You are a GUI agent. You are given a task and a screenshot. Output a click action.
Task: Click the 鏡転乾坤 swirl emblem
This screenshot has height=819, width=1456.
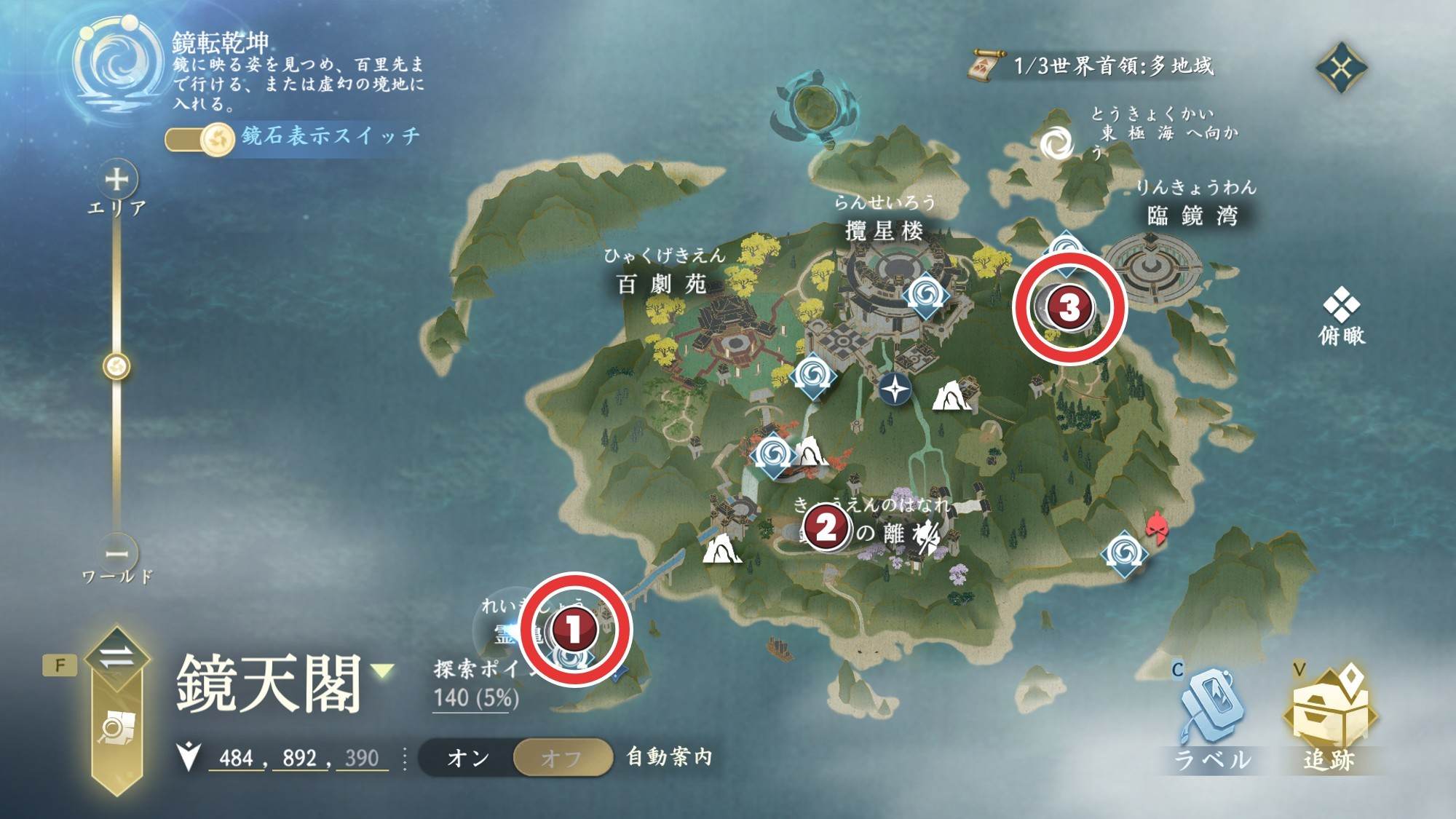(x=117, y=64)
